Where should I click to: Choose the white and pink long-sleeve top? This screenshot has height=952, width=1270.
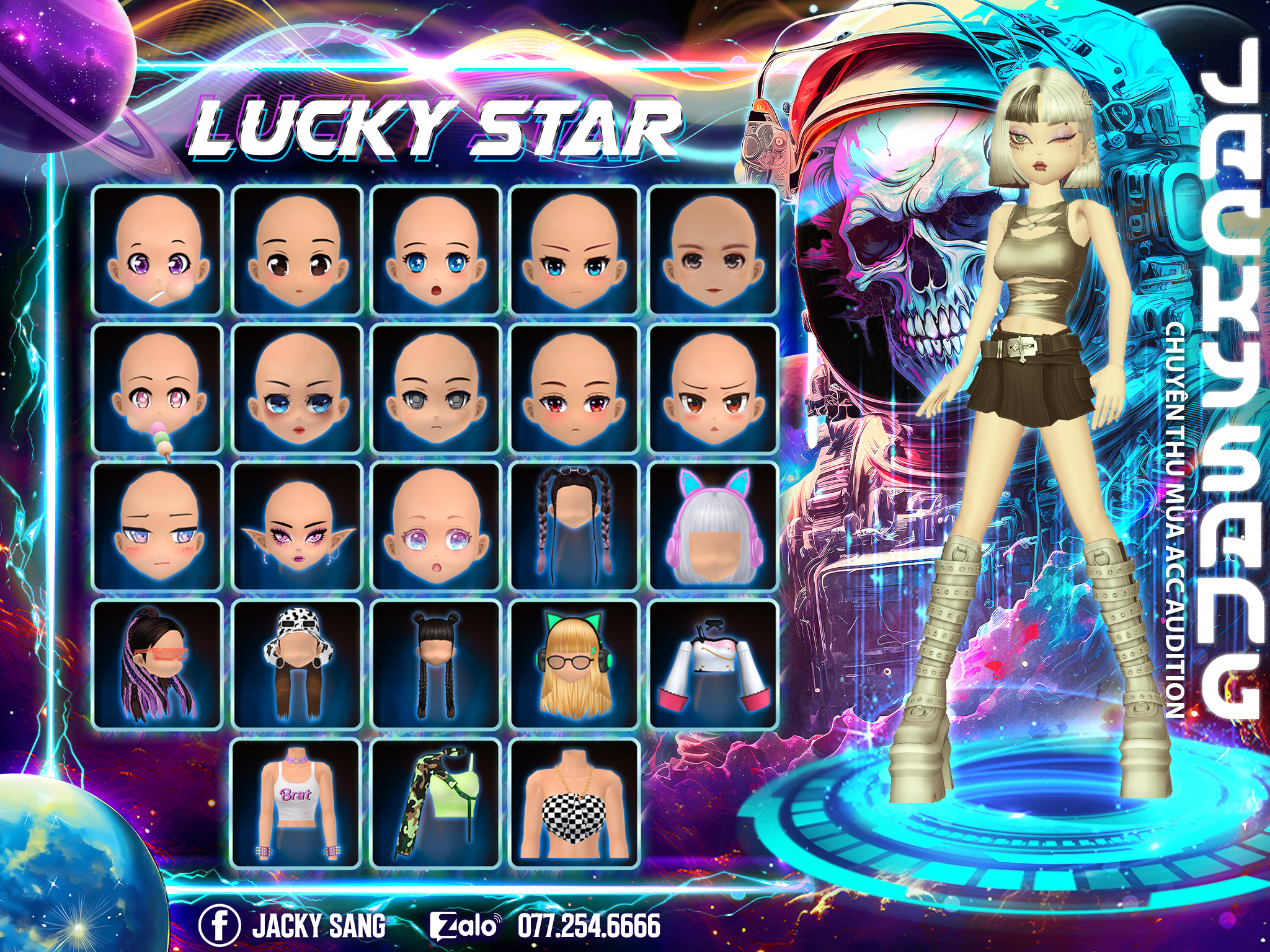click(713, 665)
